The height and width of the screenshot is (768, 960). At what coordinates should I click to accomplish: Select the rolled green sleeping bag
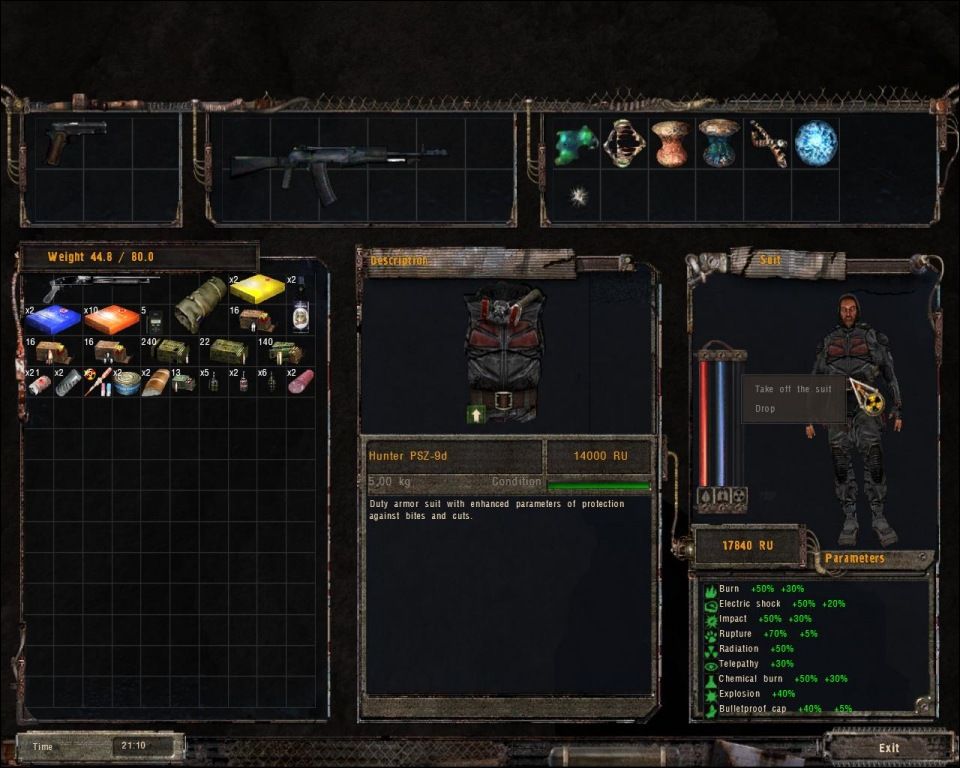(x=200, y=304)
